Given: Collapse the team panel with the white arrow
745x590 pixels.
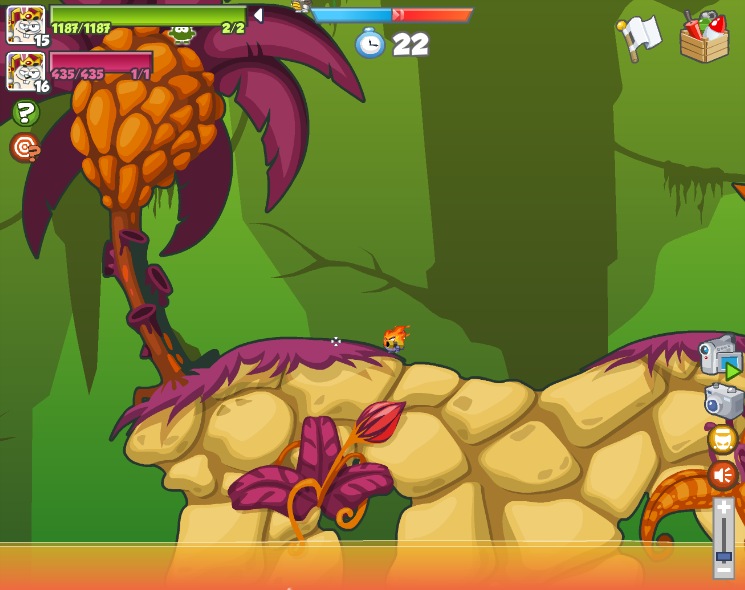Looking at the screenshot, I should (x=257, y=15).
